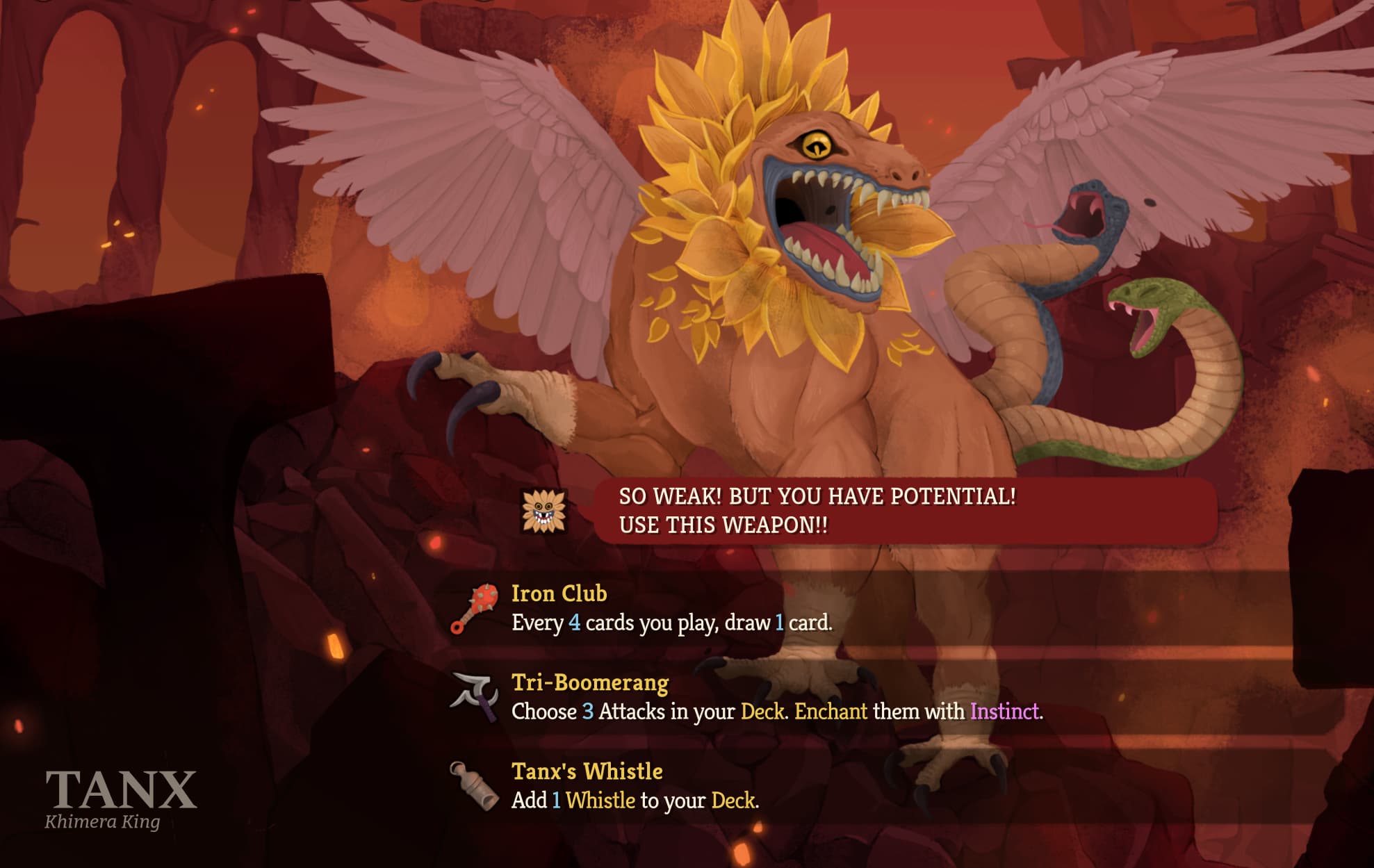Click the blue number 3 in Tri-Boomerang's text
Viewport: 1374px width, 868px height.
587,713
